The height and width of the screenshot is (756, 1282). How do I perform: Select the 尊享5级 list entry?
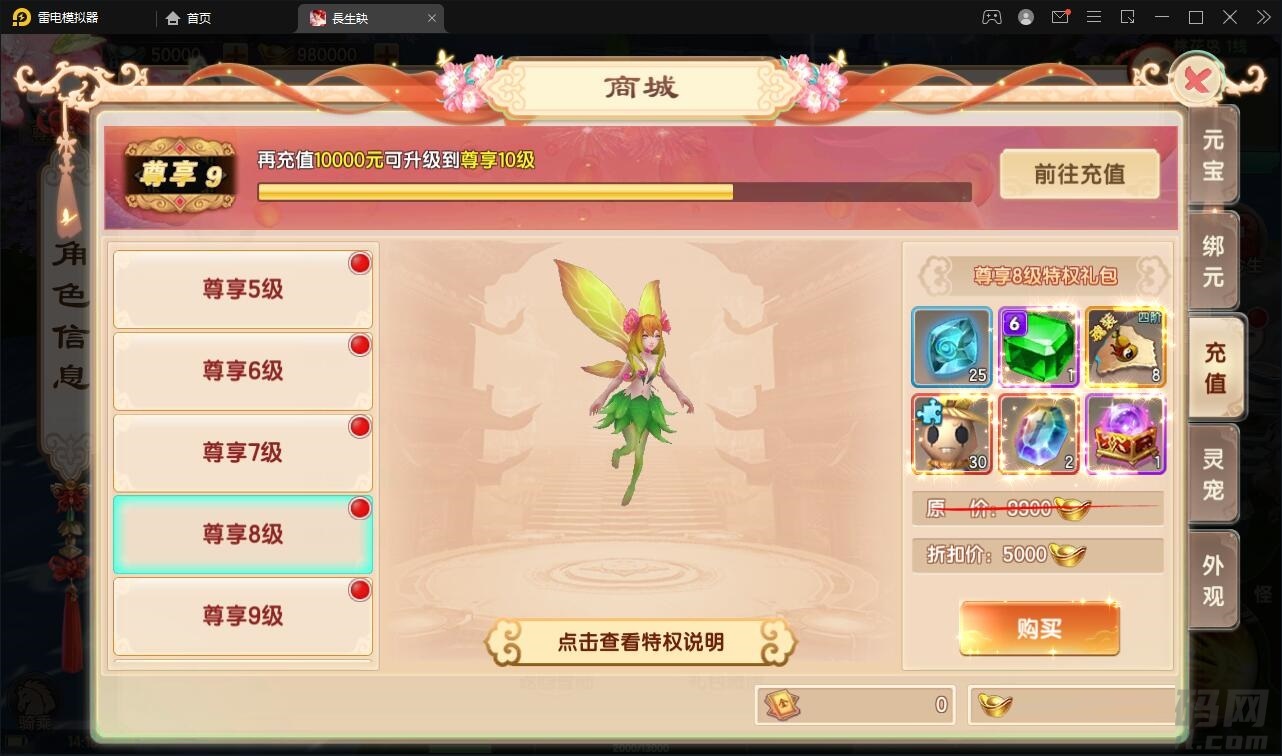coord(242,288)
